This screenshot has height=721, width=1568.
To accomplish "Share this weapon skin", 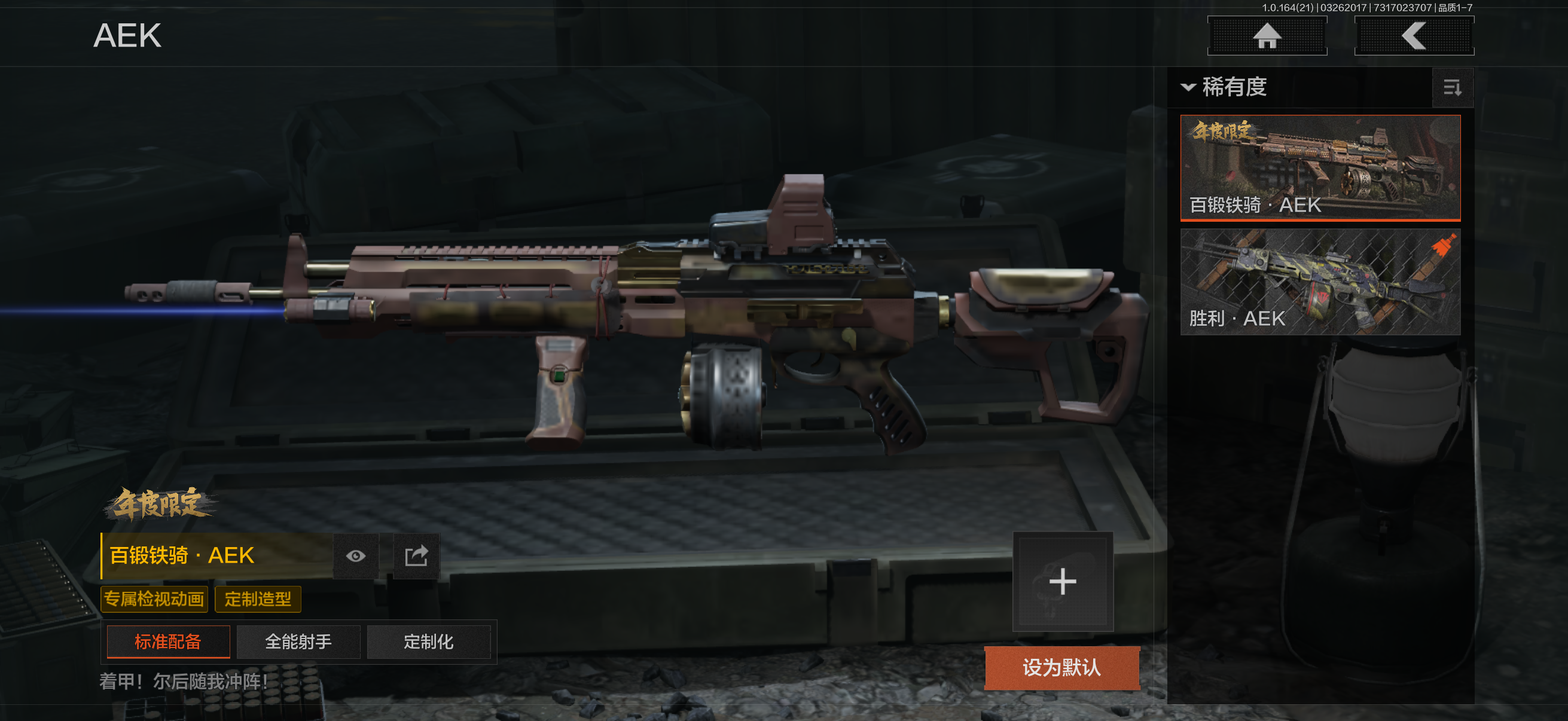I will [416, 555].
